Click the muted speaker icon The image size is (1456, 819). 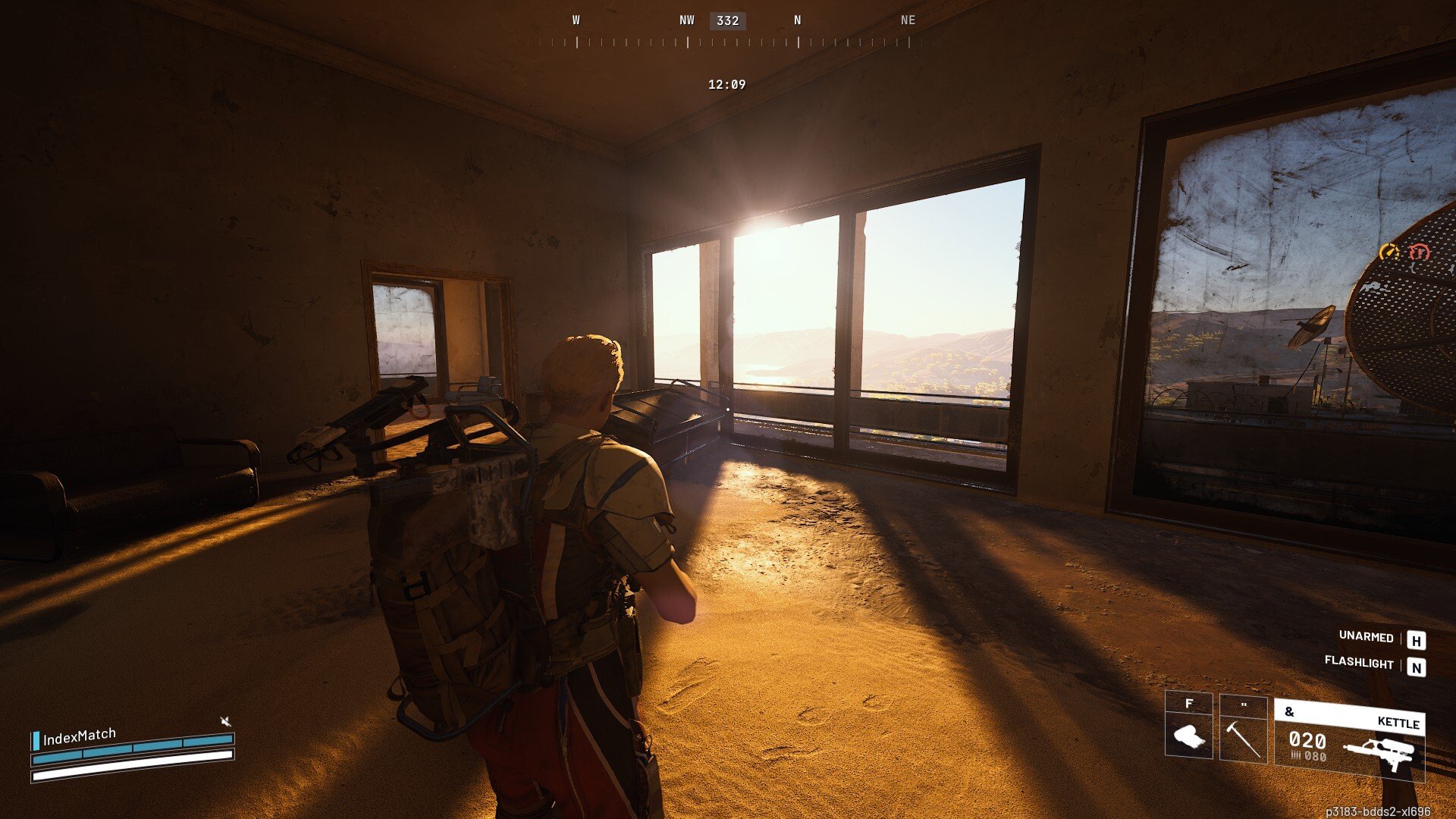coord(225,720)
